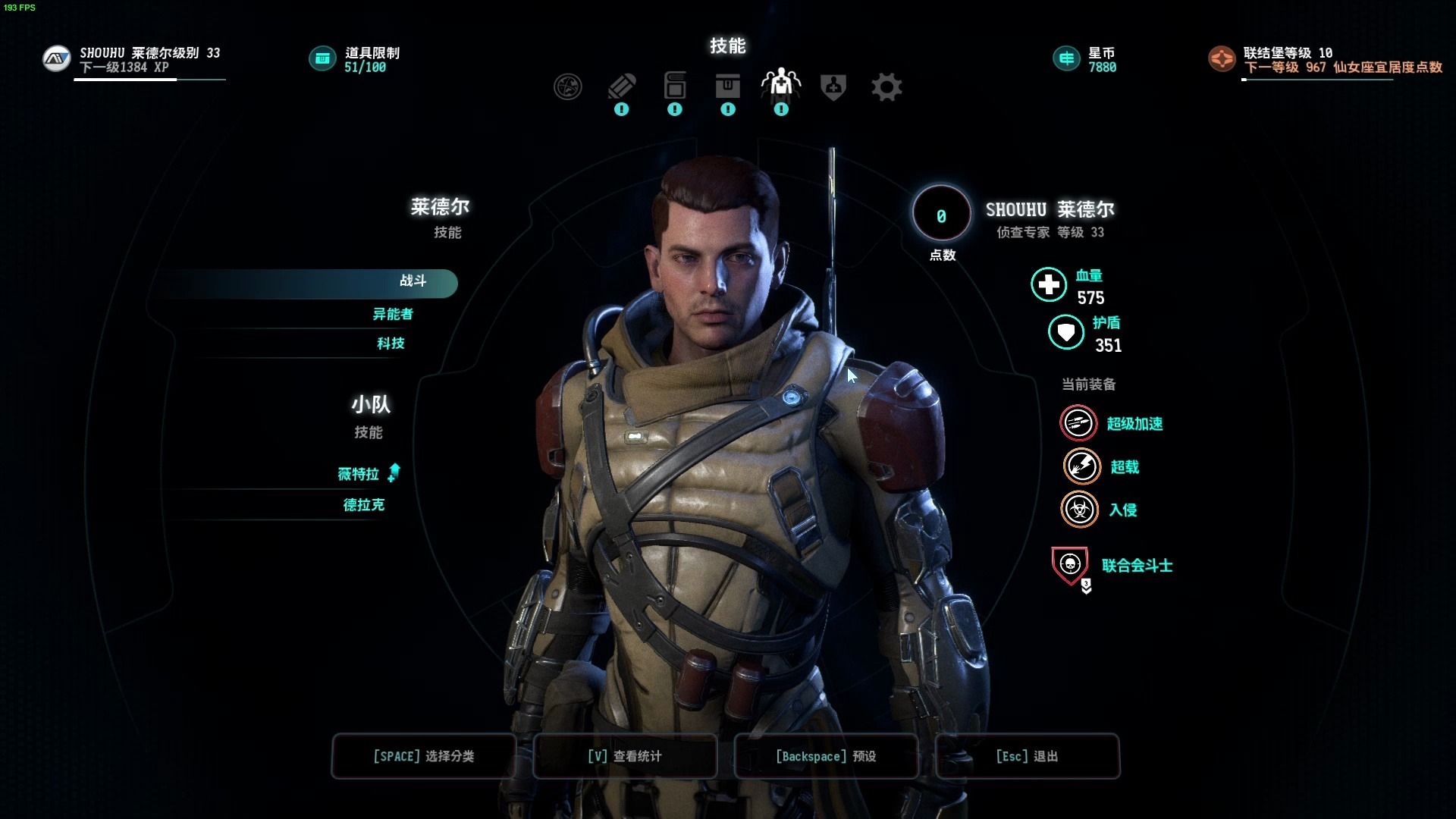Select the 战斗 combat skill category
The image size is (1456, 819).
[413, 281]
